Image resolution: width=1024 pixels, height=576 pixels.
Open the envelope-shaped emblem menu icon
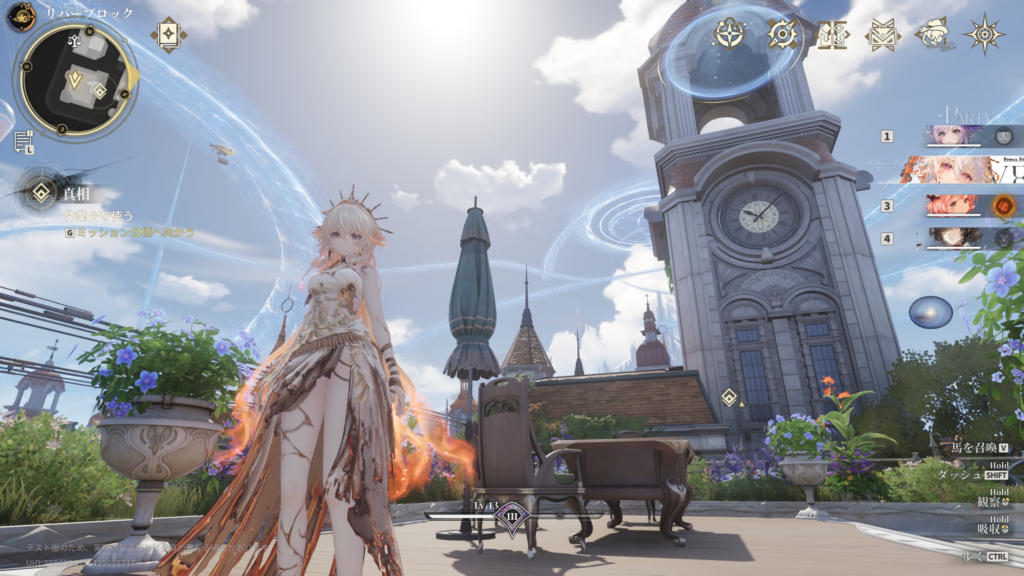pos(882,34)
